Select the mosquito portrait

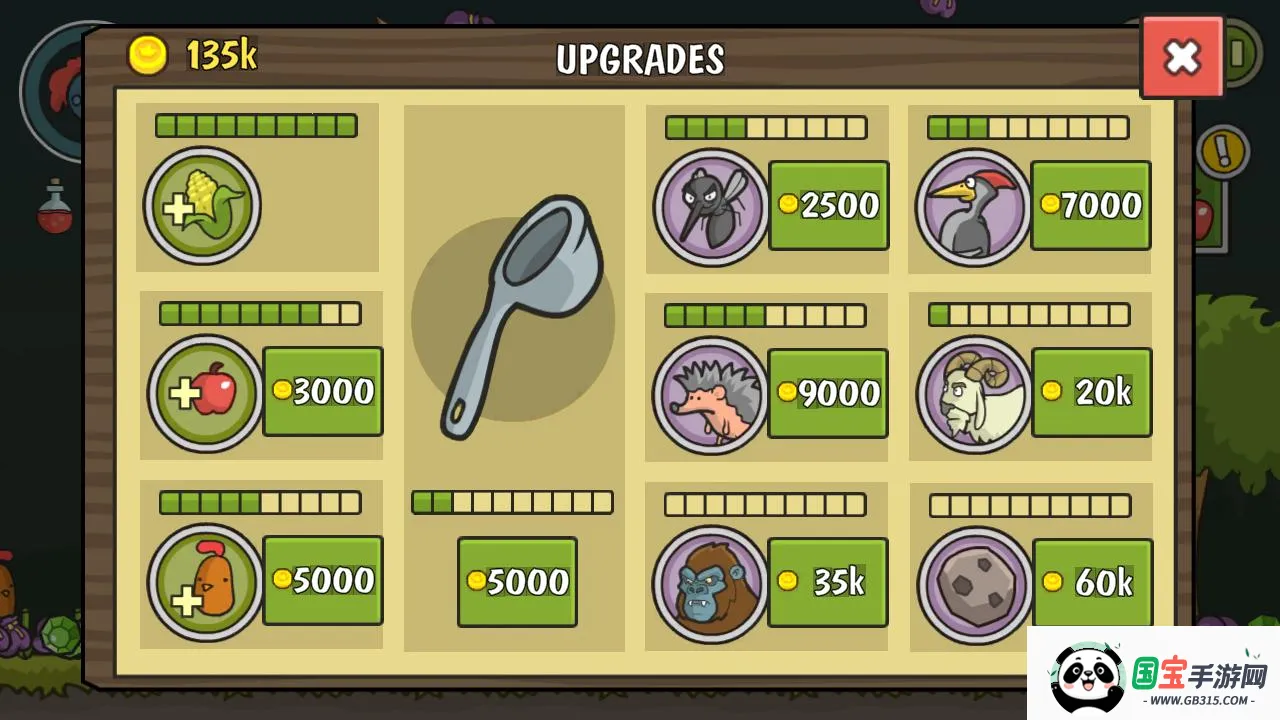(x=710, y=207)
